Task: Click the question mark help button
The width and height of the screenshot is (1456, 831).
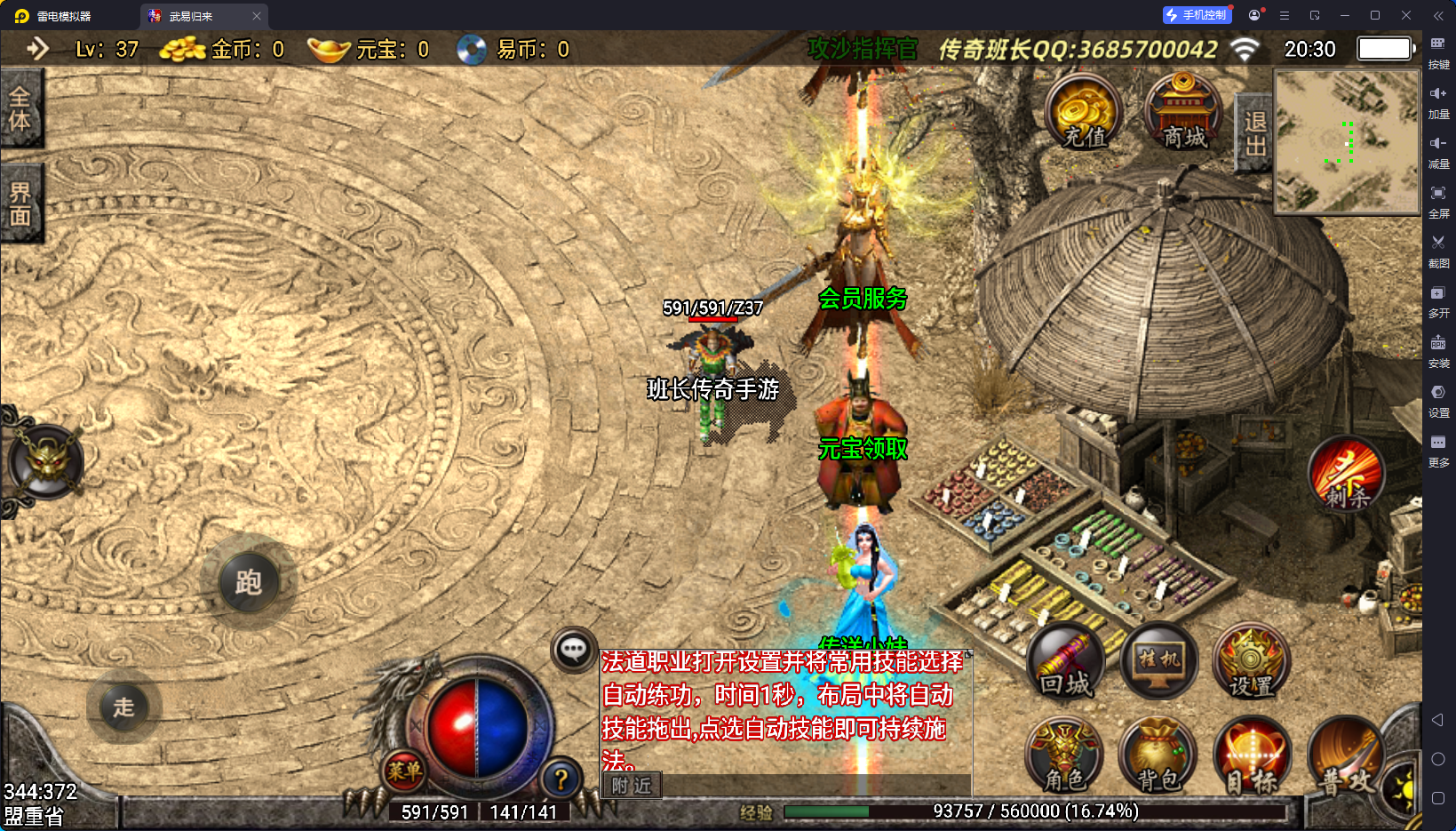Action: pos(561,779)
